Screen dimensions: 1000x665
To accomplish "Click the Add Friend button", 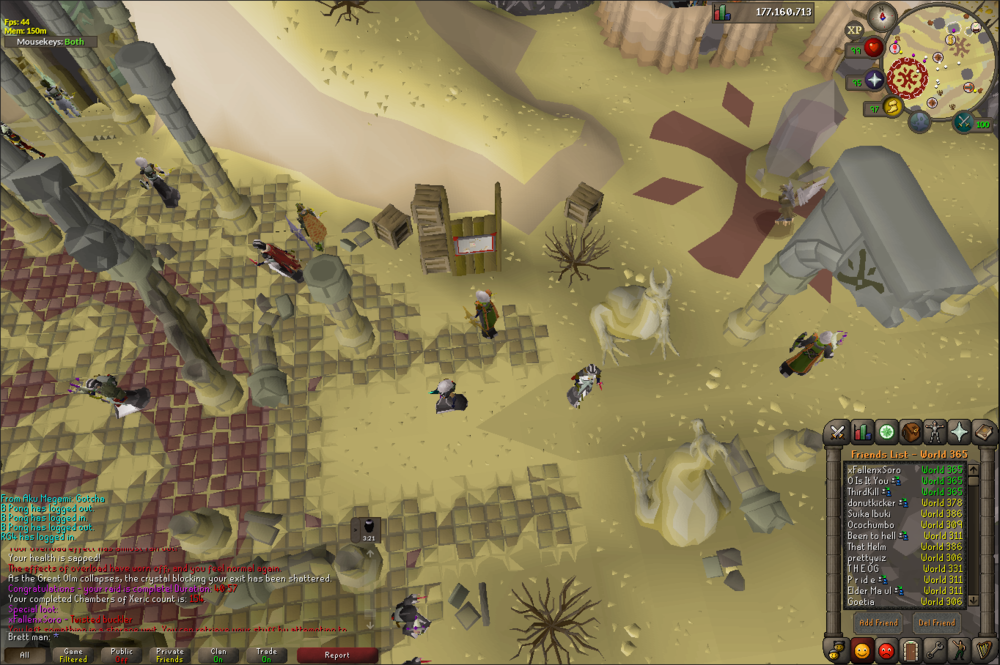I will point(875,622).
